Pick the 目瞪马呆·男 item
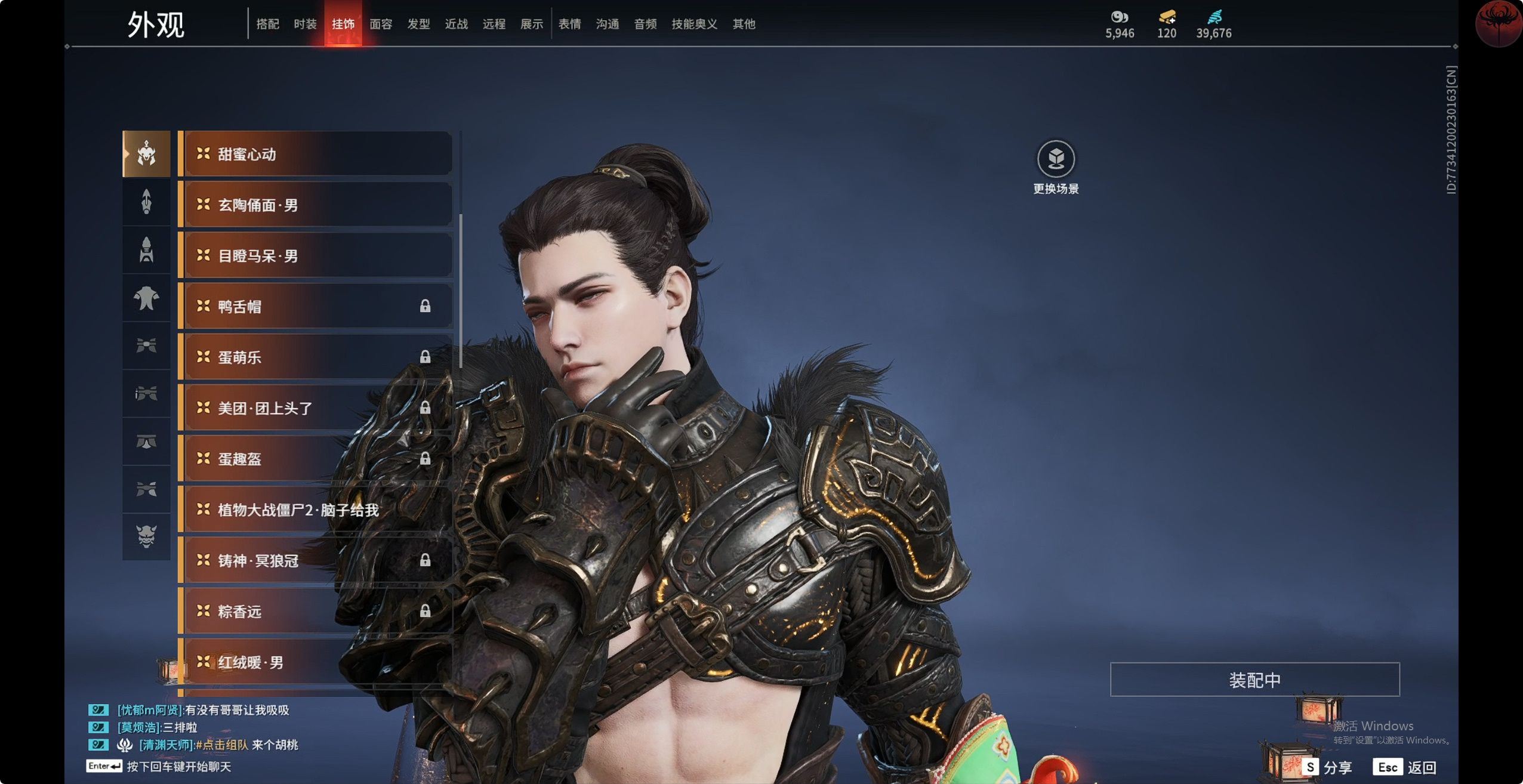Image resolution: width=1523 pixels, height=784 pixels. click(x=316, y=255)
